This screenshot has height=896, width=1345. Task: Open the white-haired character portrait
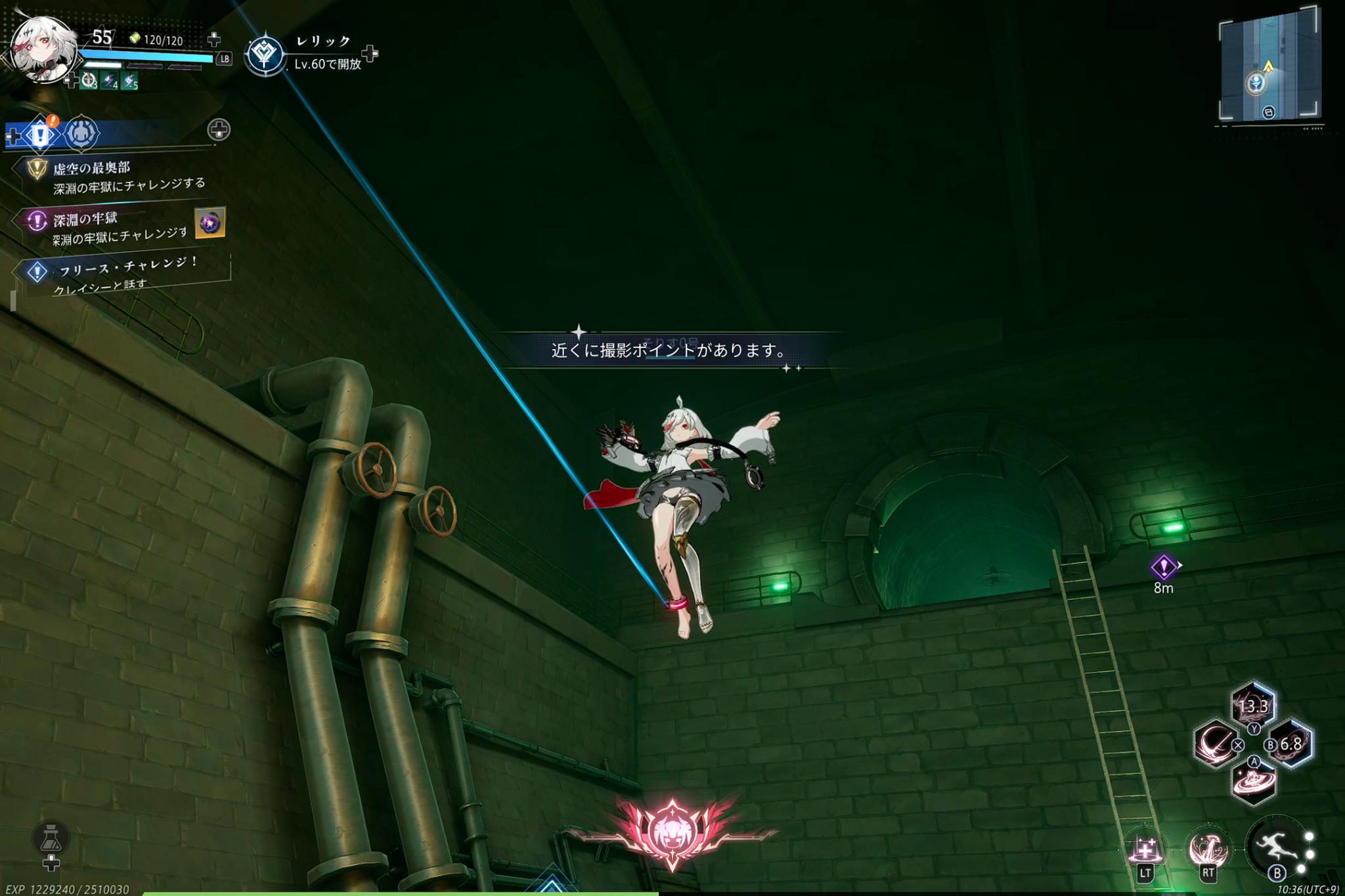click(x=43, y=50)
